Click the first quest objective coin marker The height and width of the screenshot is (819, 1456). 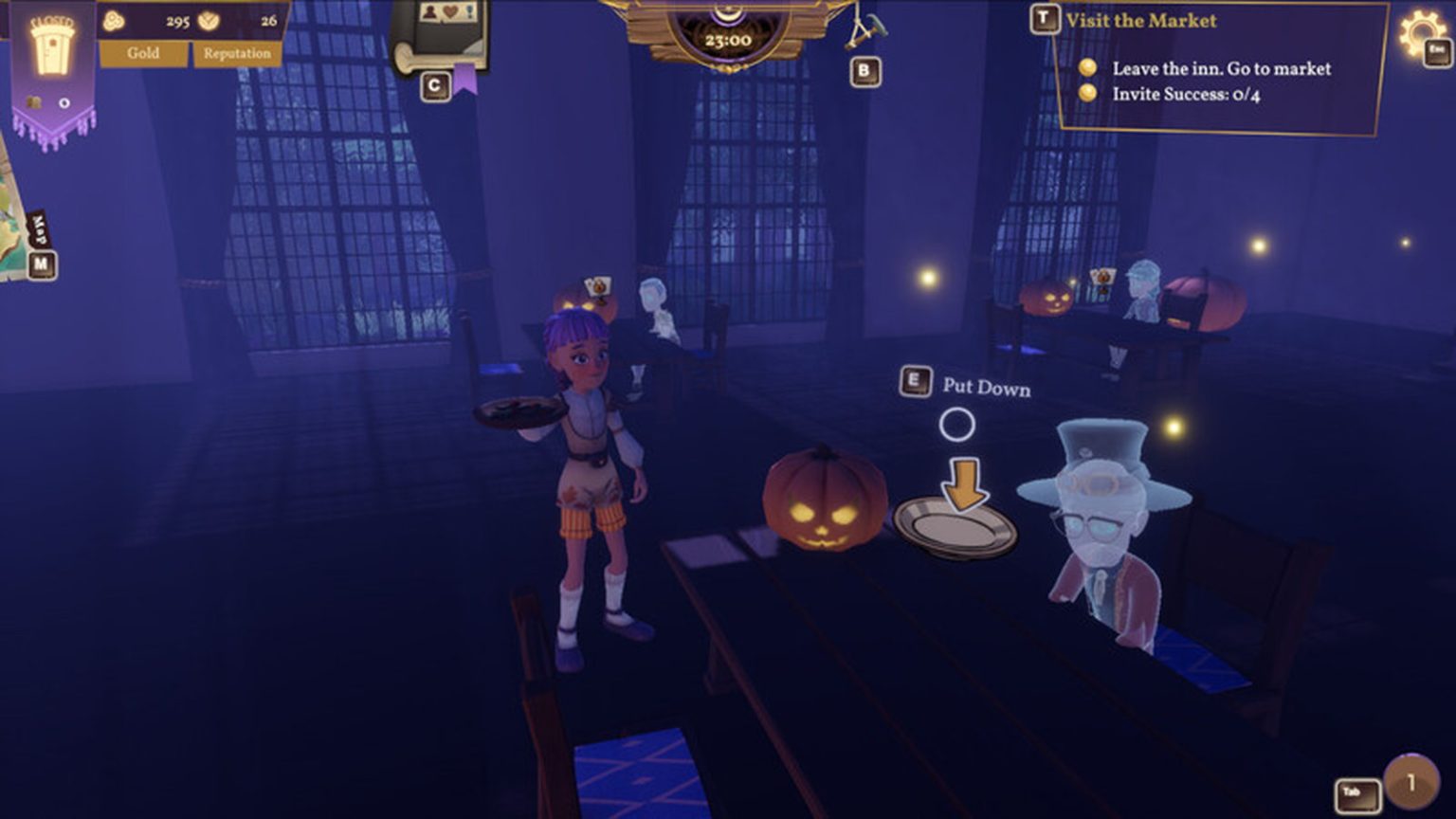click(1089, 68)
